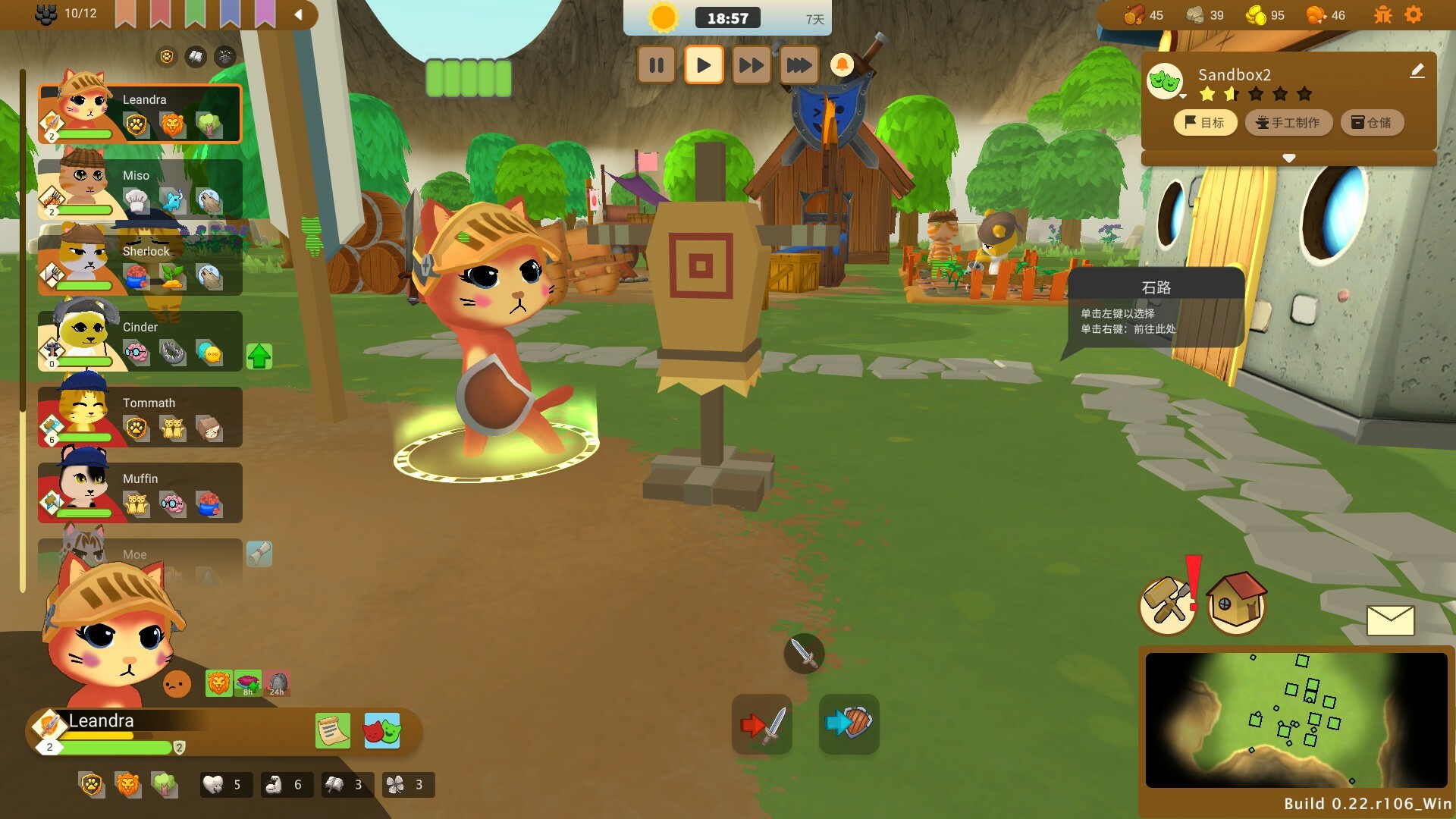Activate triple fast-forward speed
Viewport: 1456px width, 819px height.
tap(799, 65)
